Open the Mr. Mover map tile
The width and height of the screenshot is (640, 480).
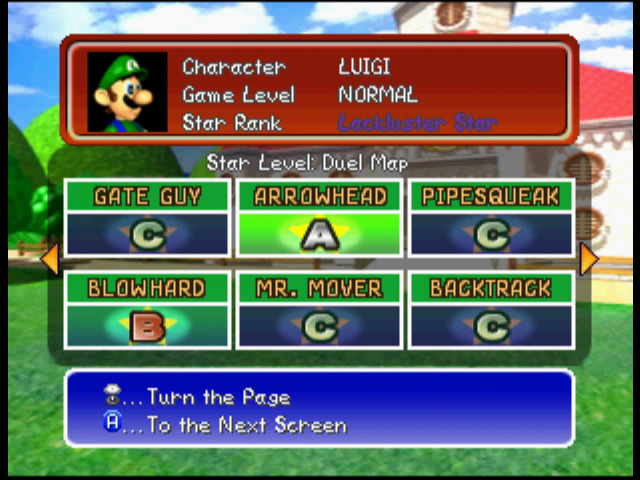pos(320,310)
